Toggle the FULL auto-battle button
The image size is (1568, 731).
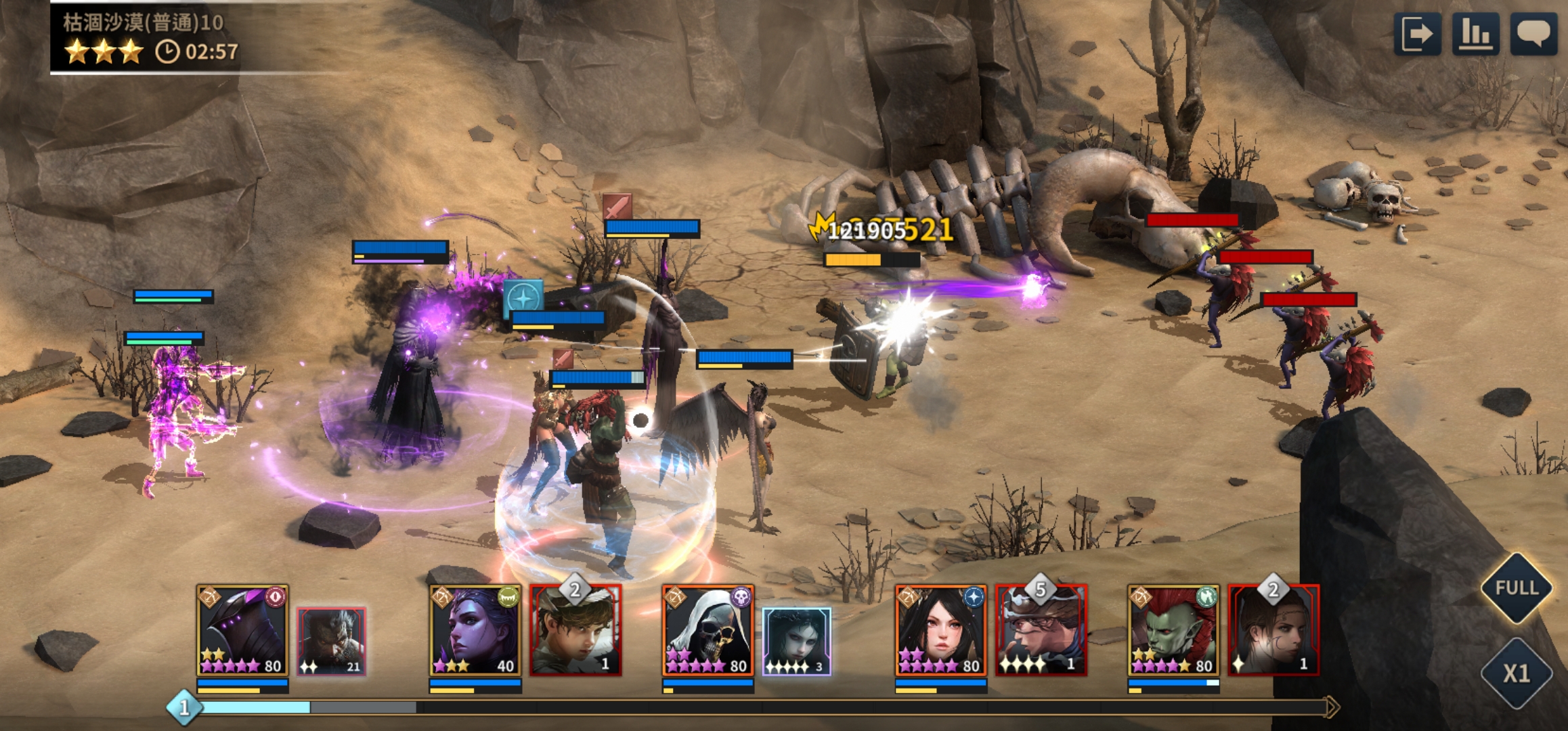click(1517, 588)
